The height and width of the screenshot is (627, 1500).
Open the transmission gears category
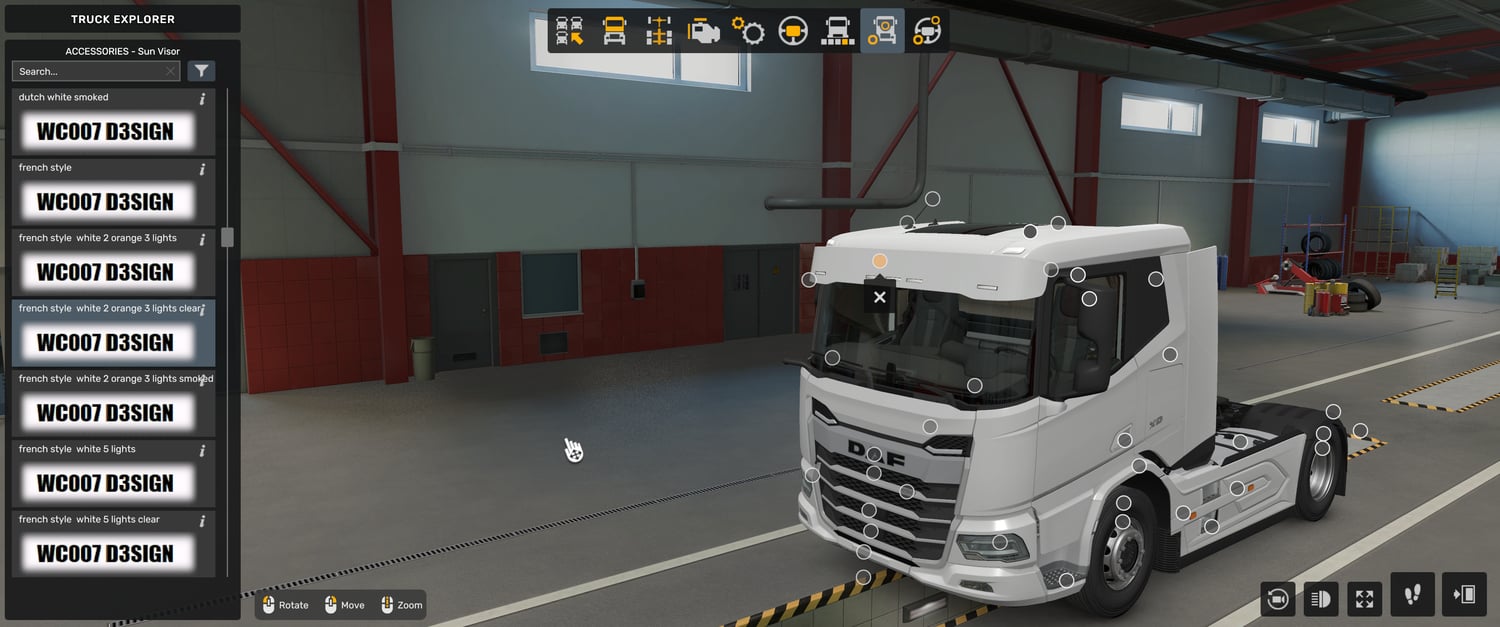click(748, 31)
